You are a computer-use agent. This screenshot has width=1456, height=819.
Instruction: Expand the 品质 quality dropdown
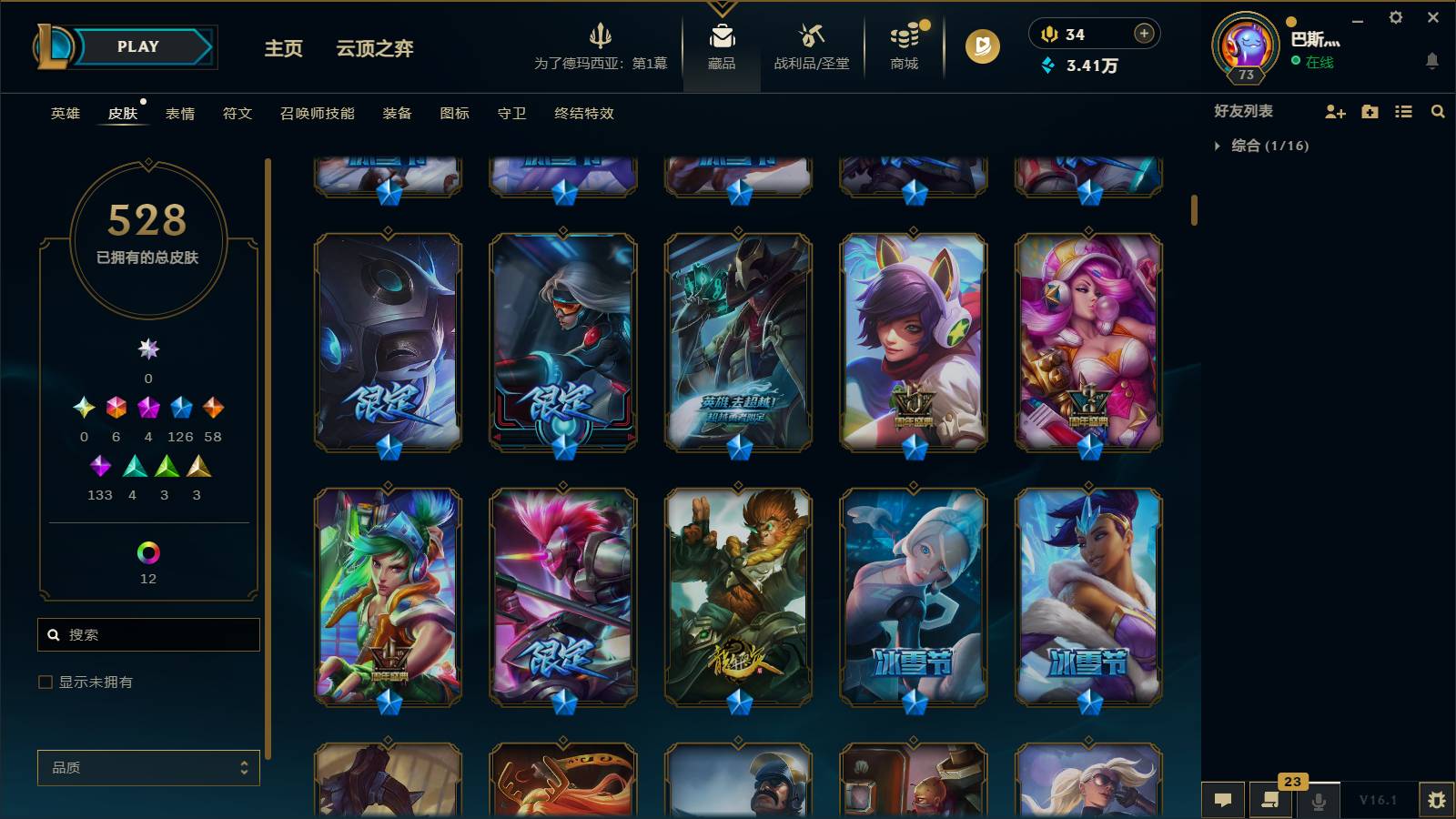(148, 768)
